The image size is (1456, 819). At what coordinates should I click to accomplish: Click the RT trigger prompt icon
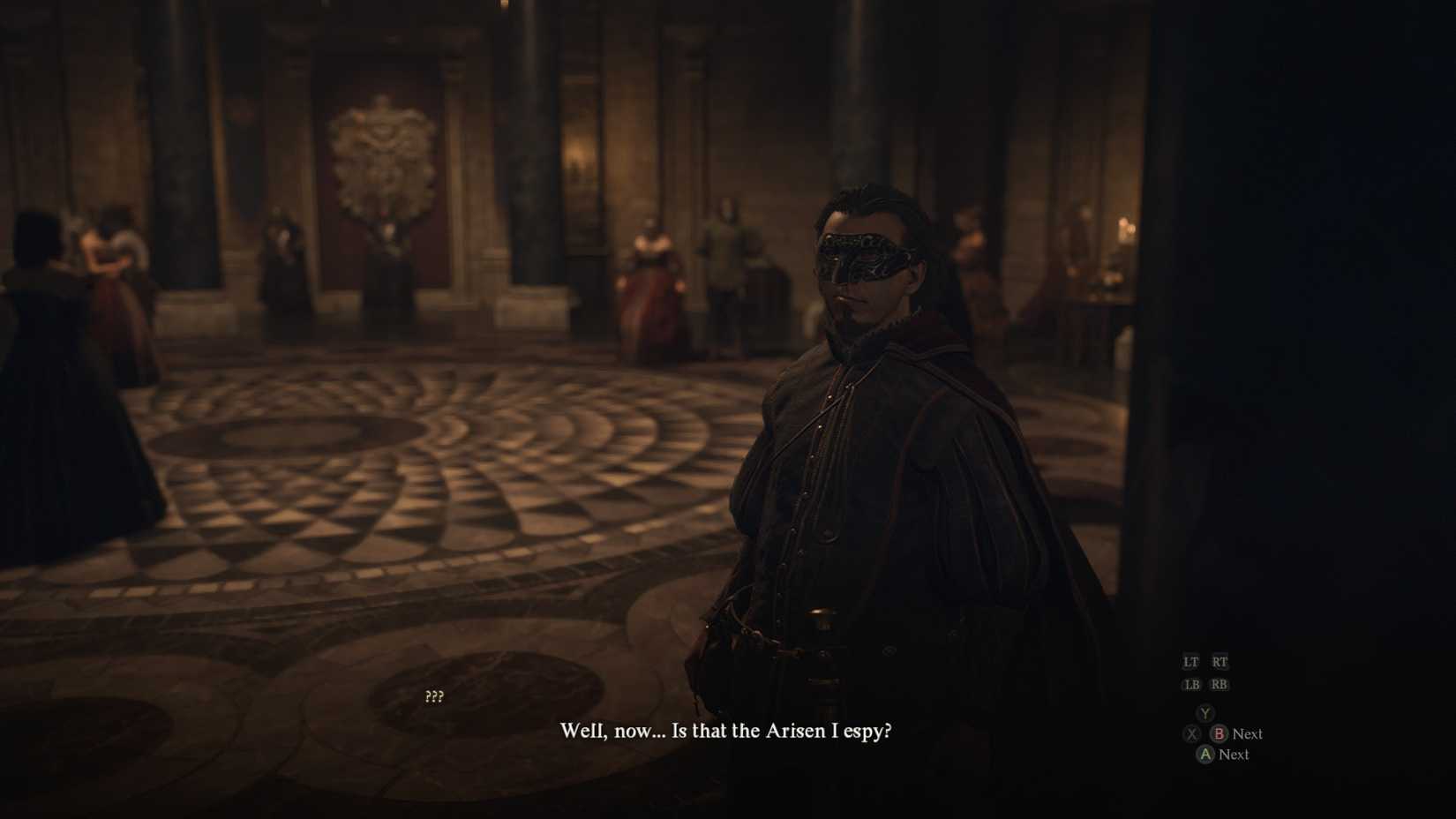tap(1220, 661)
